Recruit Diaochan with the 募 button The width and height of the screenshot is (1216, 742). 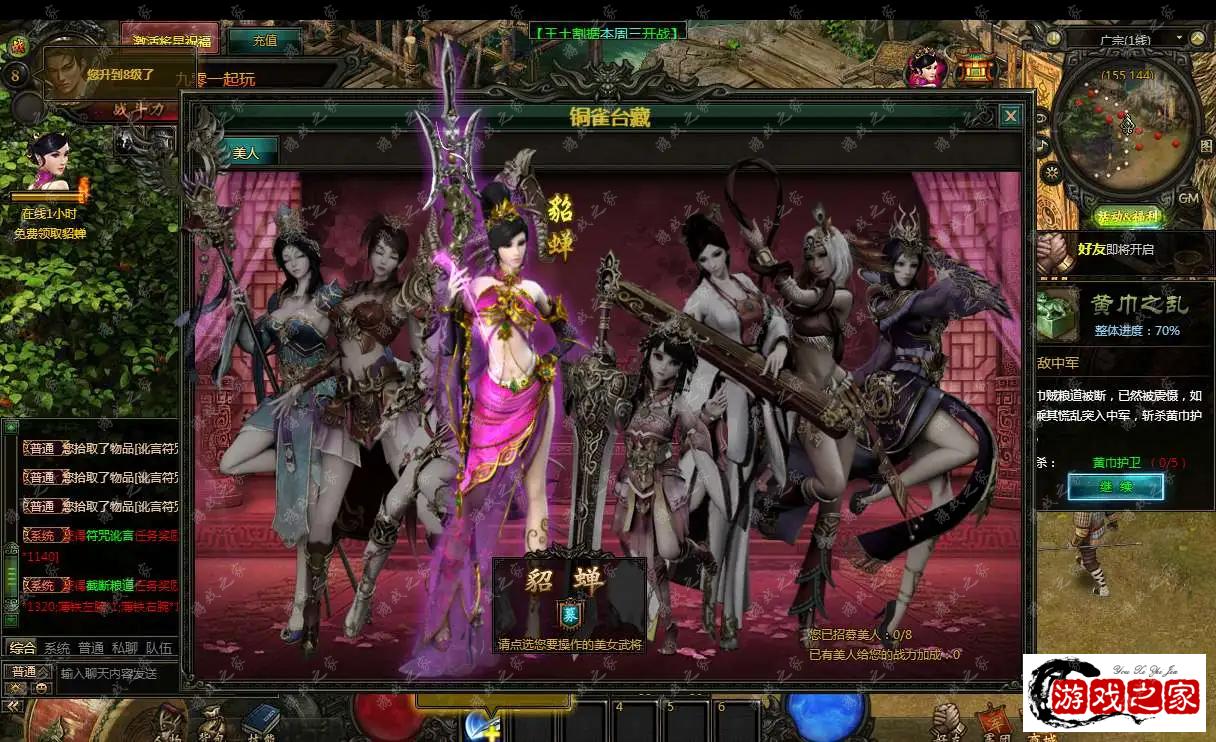click(x=568, y=612)
